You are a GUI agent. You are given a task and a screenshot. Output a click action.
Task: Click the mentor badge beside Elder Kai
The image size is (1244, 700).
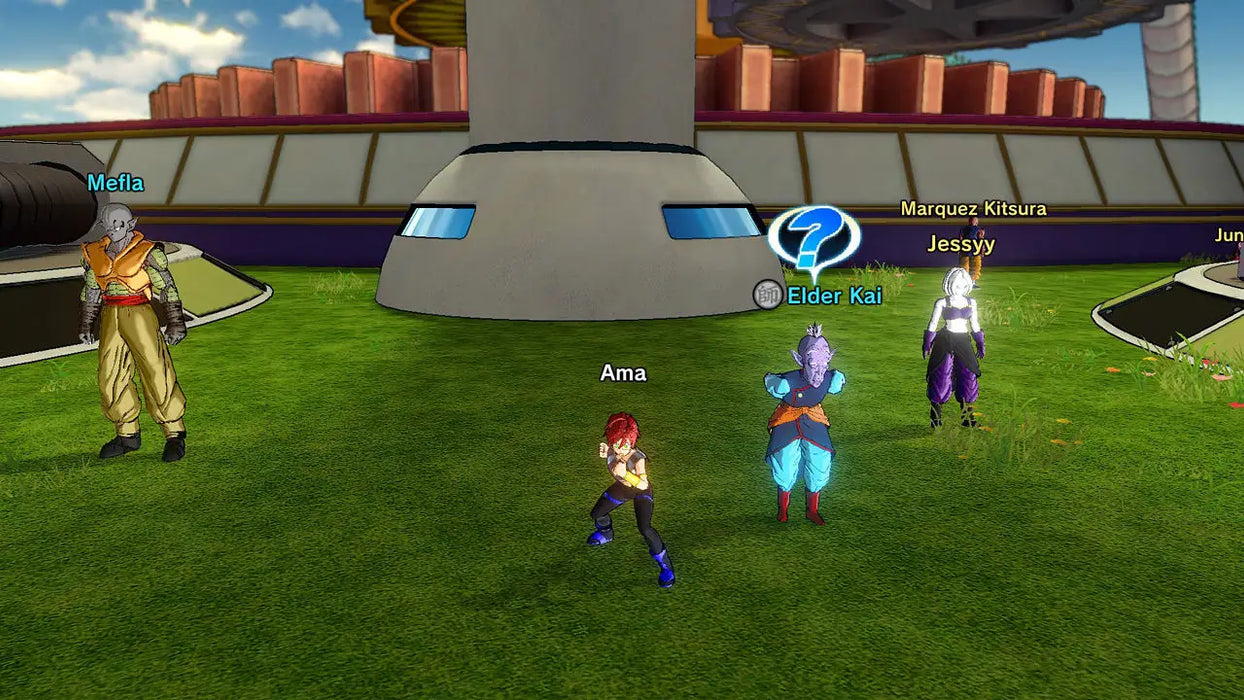point(767,294)
